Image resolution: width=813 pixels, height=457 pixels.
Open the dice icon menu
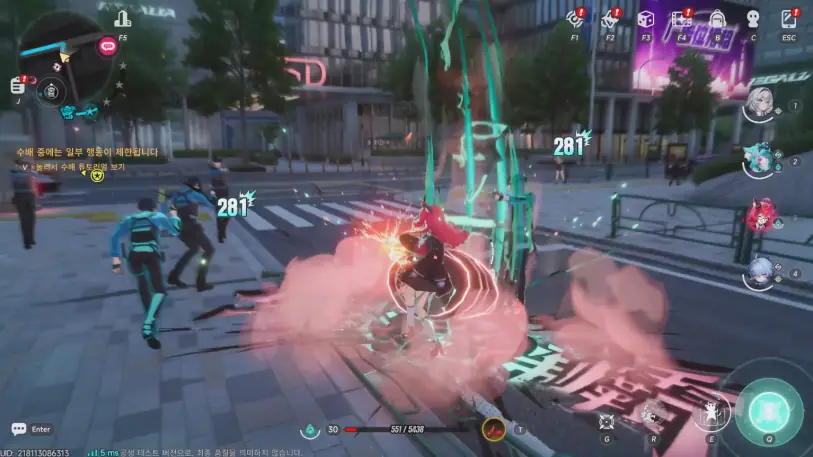[x=645, y=18]
